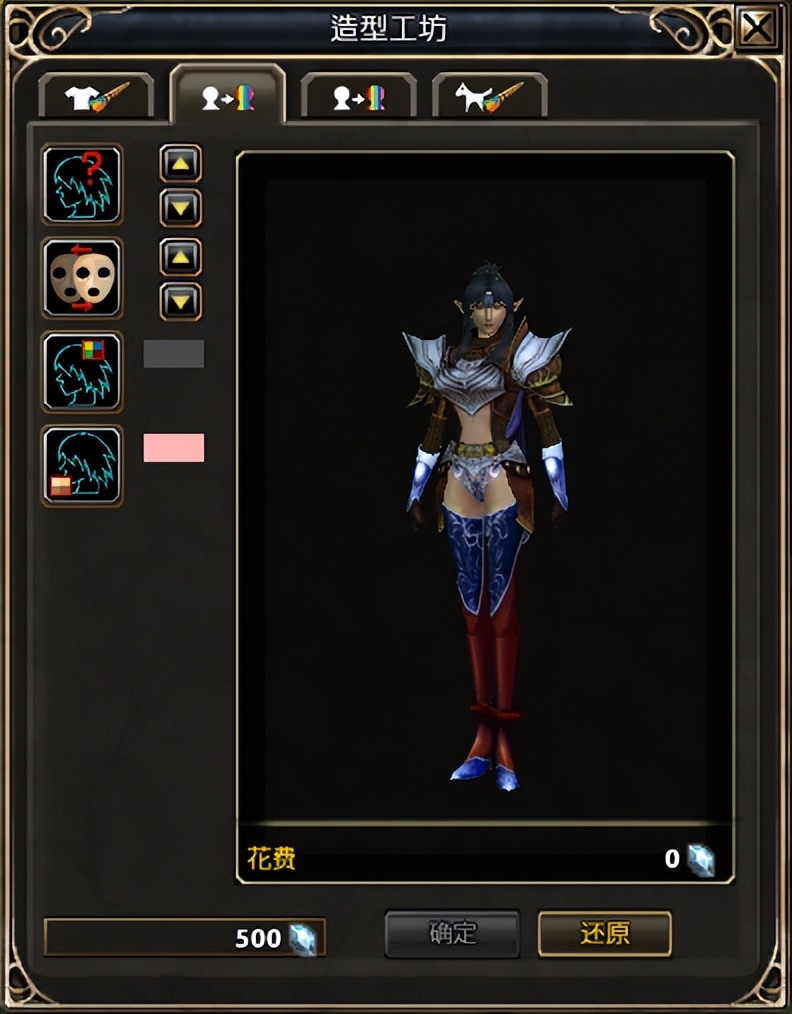Open the pink skin color swatch

tap(174, 447)
